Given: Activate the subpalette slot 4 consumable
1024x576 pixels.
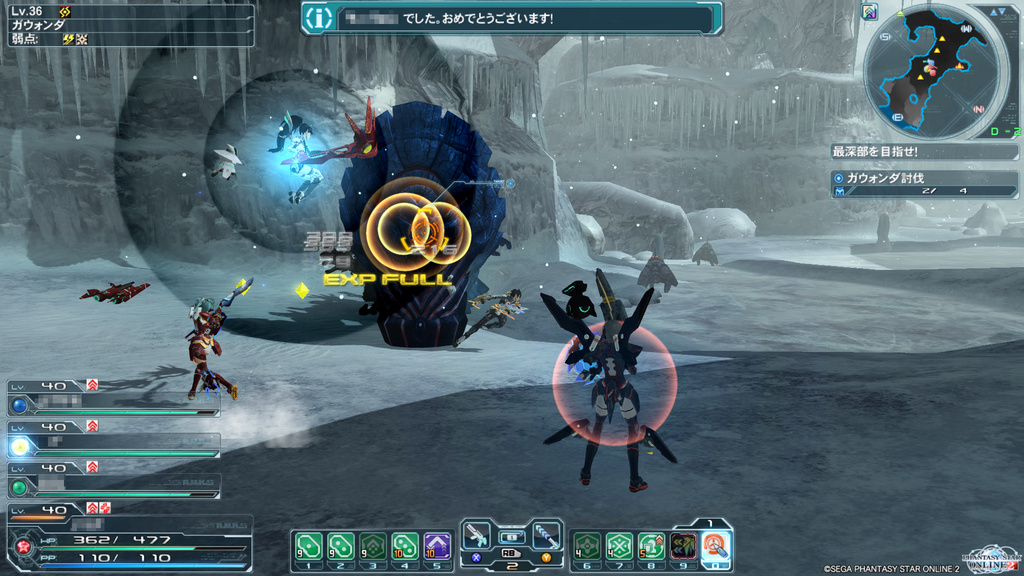Looking at the screenshot, I should pos(405,546).
